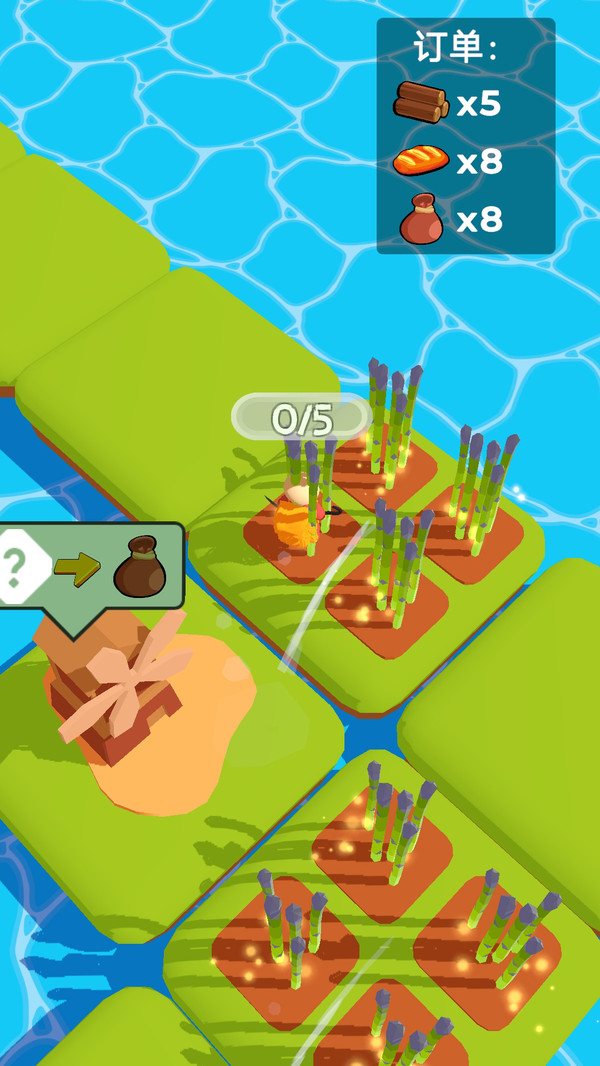This screenshot has width=600, height=1066.
Task: Select the bread order item
Action: [x=421, y=160]
